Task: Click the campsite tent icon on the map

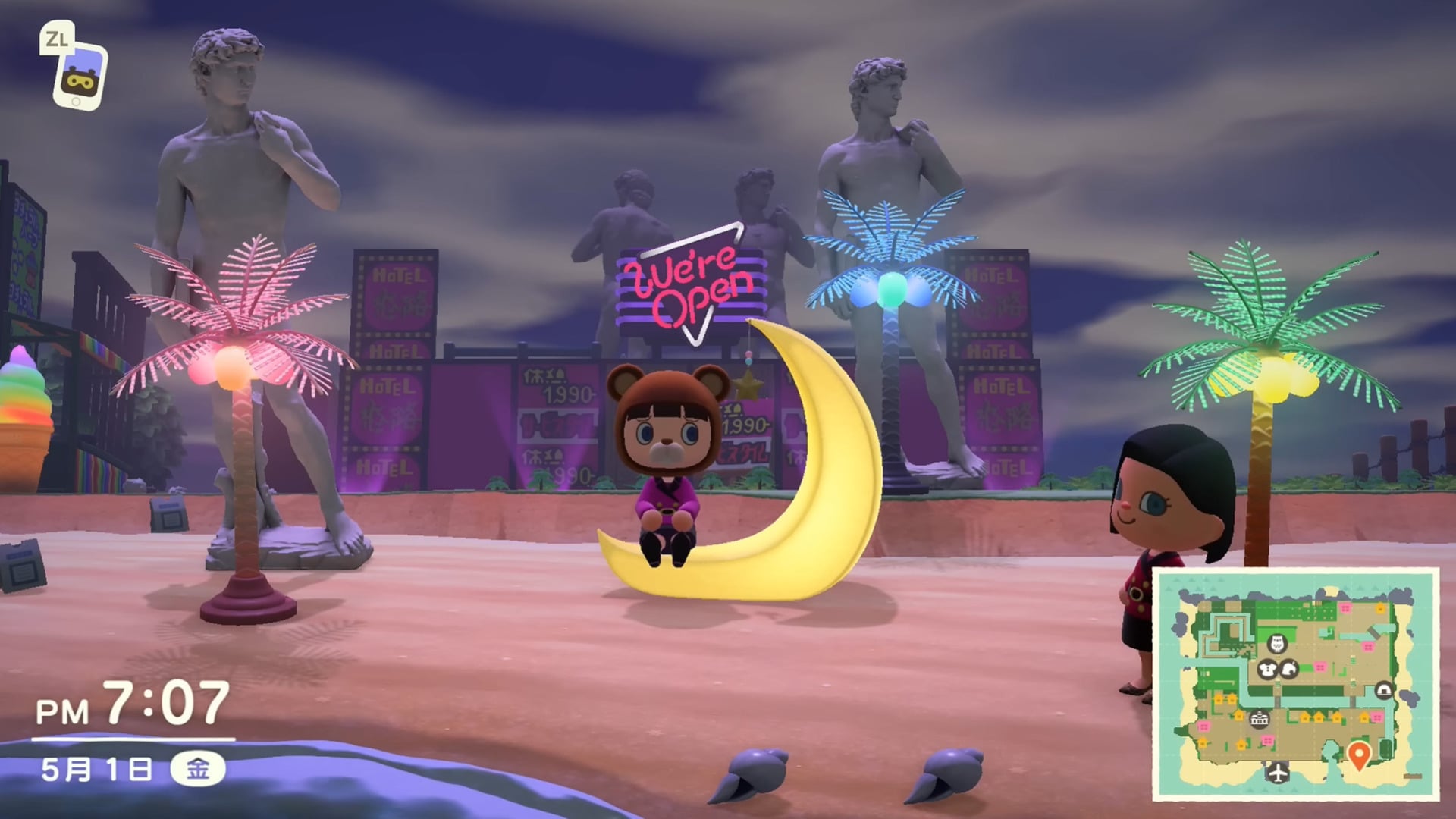Action: [1385, 689]
